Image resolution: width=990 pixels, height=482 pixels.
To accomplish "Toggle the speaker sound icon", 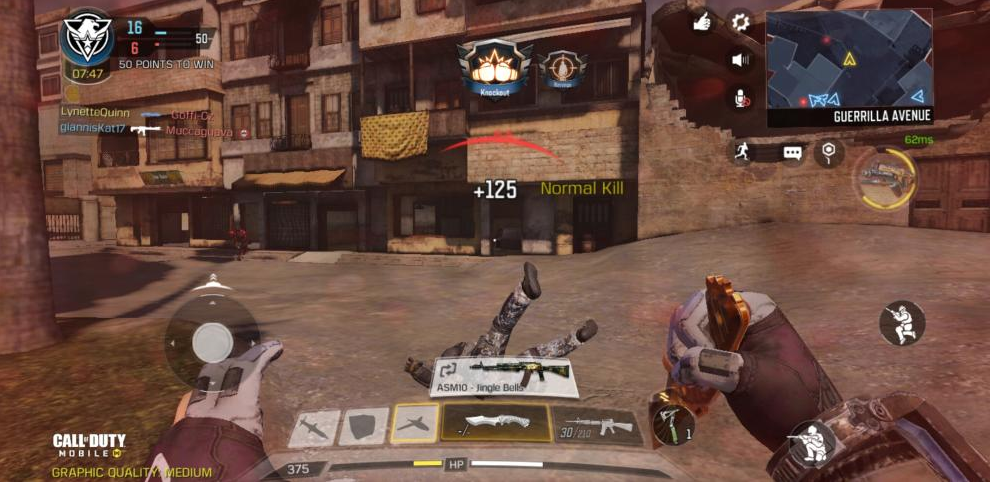I will click(x=740, y=60).
